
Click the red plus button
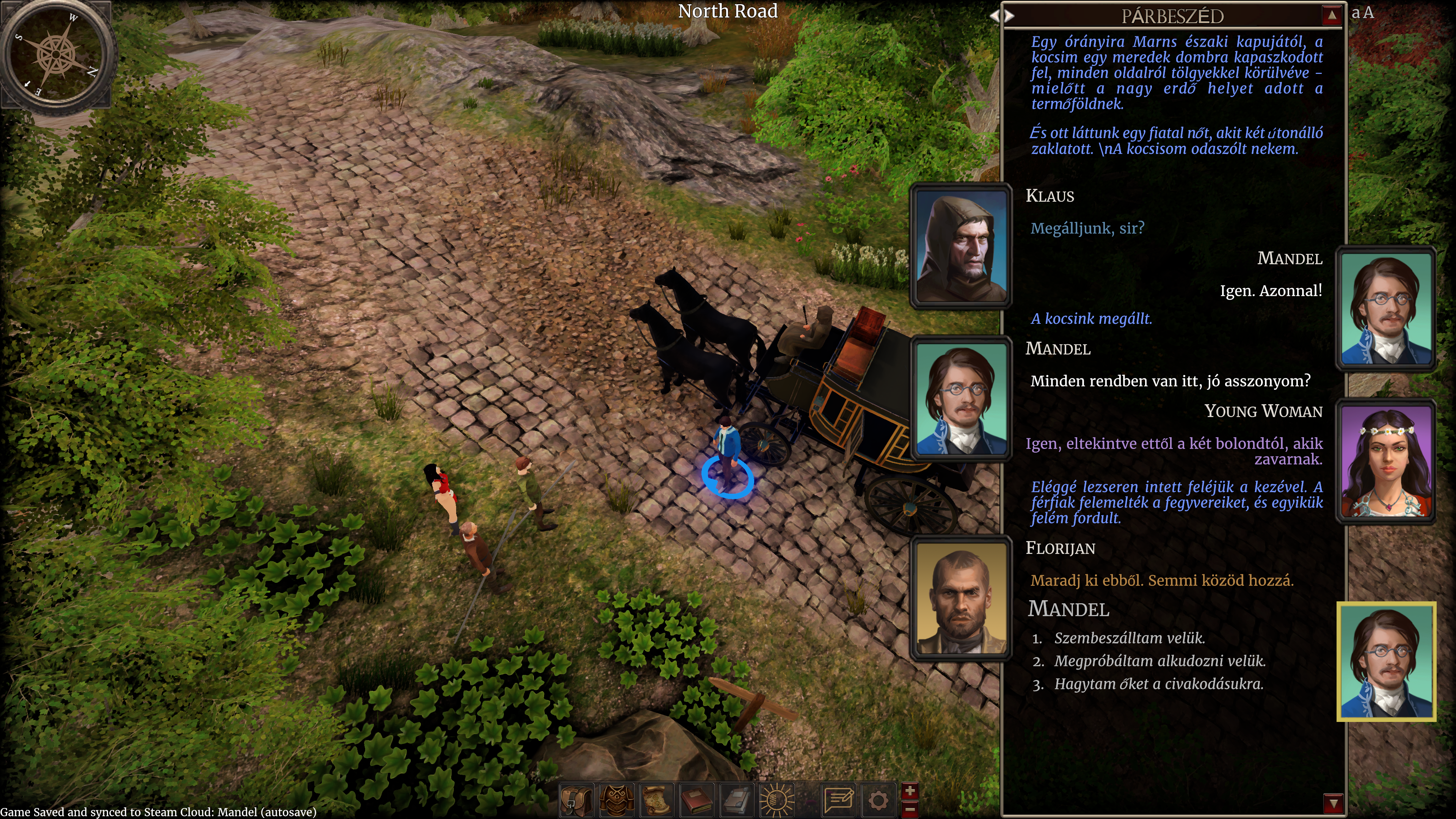click(x=910, y=791)
